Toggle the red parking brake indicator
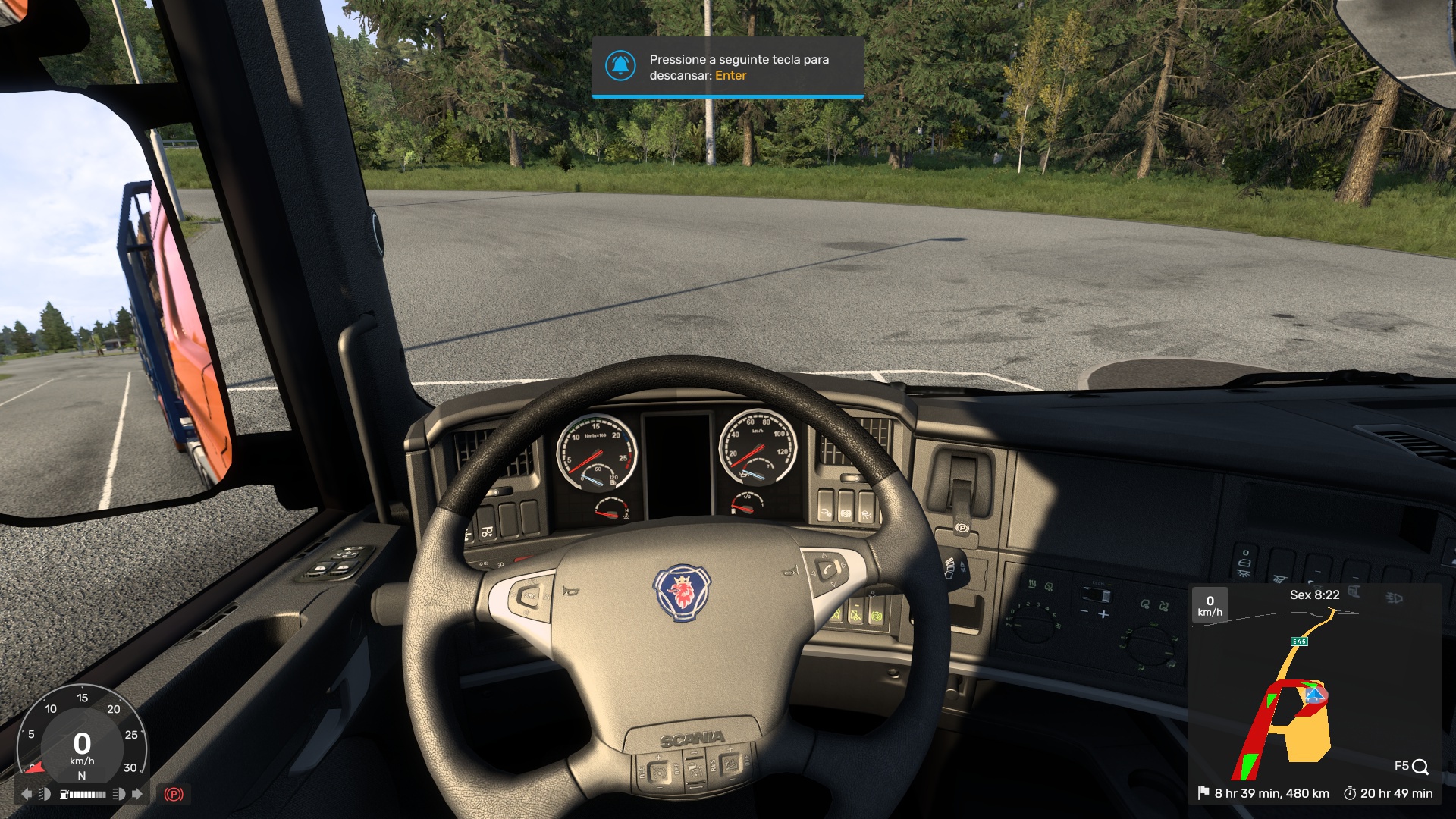Viewport: 1456px width, 819px height. (x=174, y=794)
